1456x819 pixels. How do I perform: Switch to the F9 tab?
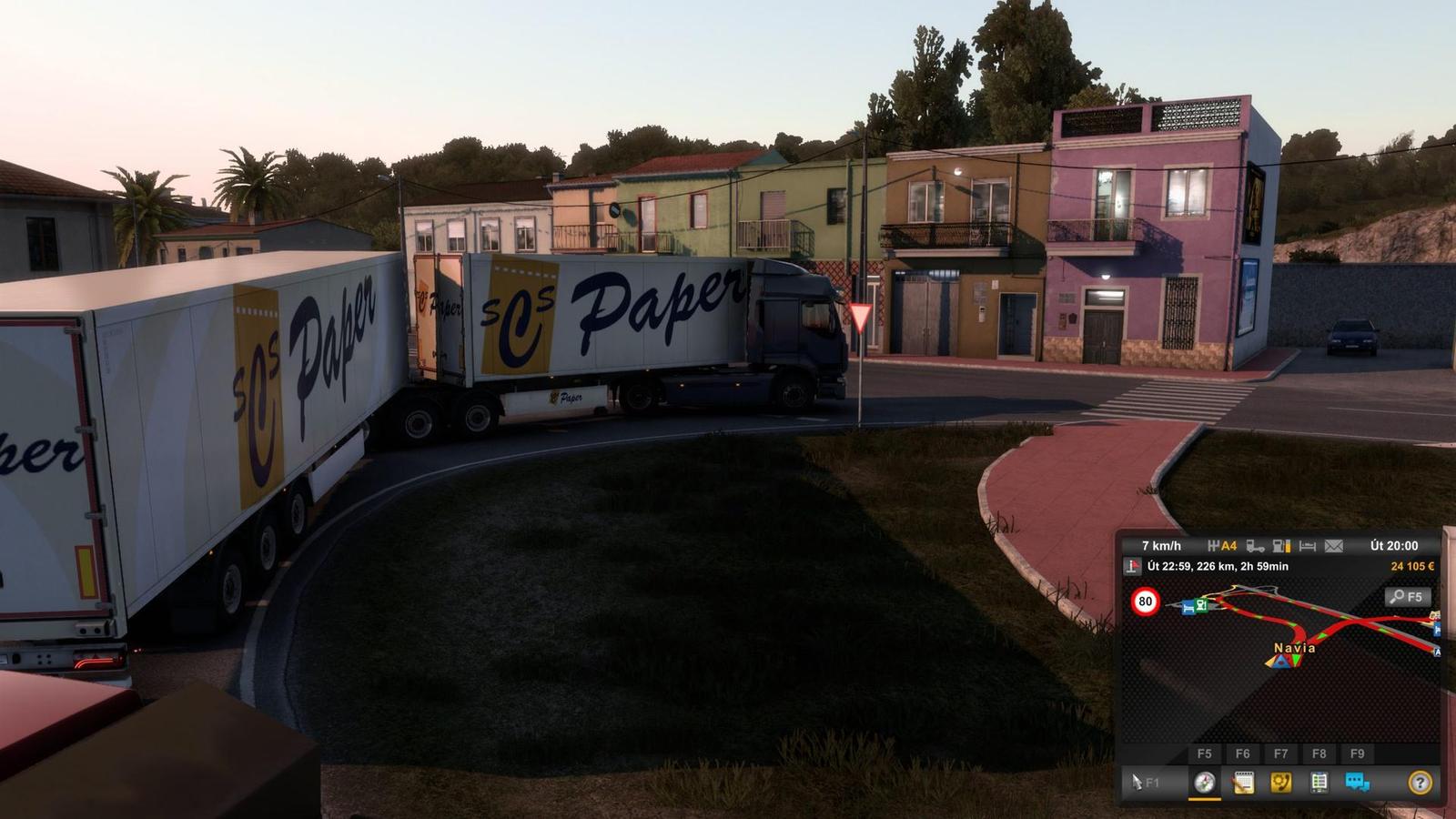click(x=1357, y=753)
